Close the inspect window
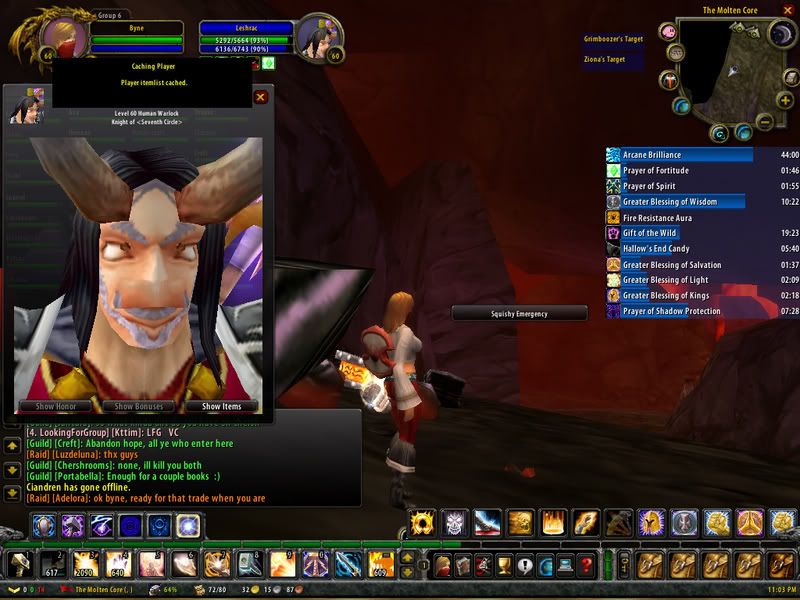Screen dimensions: 800x600 pyautogui.click(x=261, y=97)
